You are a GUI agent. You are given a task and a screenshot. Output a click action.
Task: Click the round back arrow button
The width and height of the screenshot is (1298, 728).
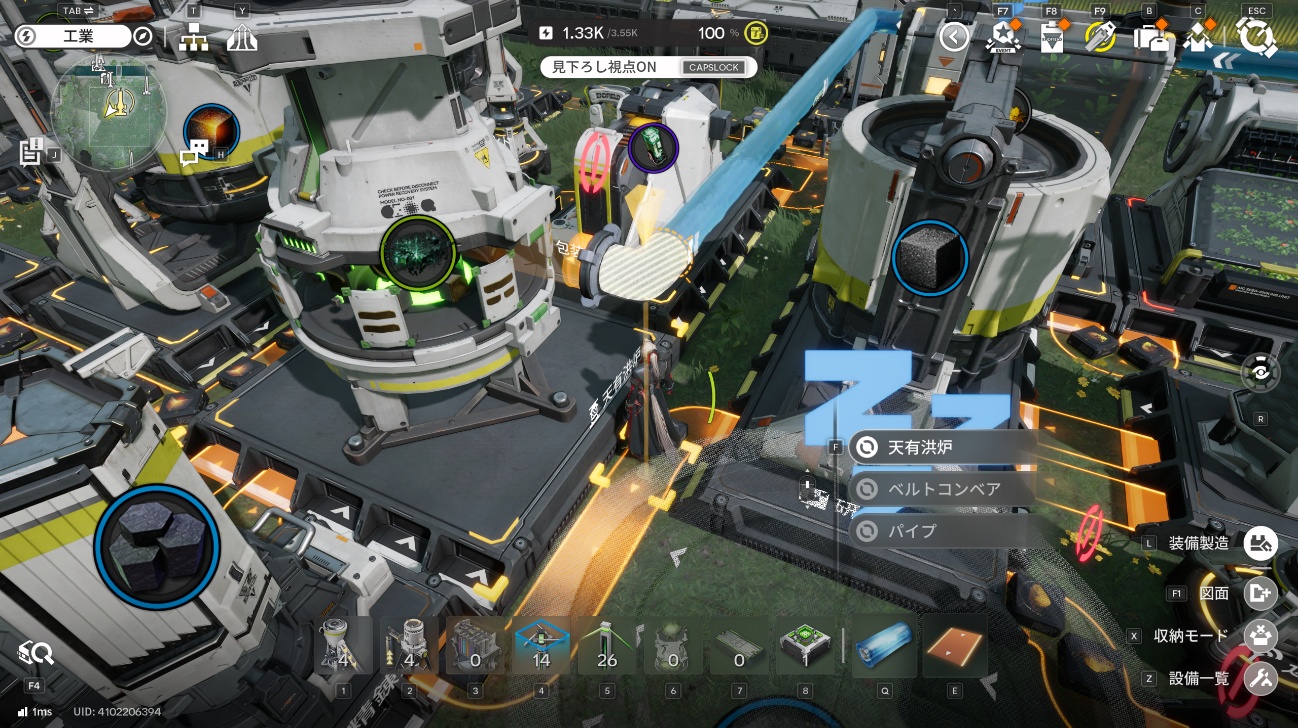click(954, 37)
